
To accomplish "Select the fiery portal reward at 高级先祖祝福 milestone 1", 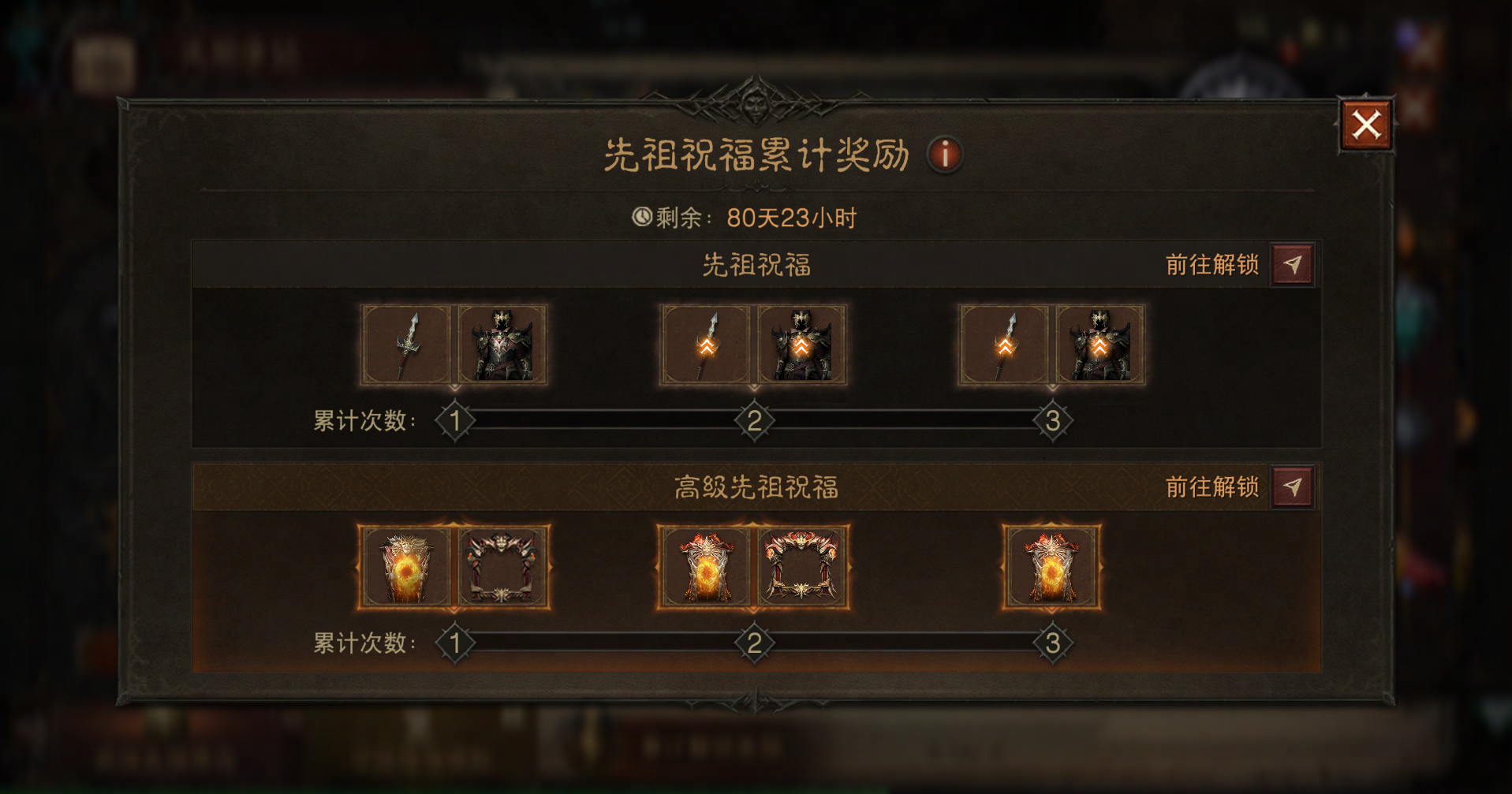I will click(x=406, y=567).
